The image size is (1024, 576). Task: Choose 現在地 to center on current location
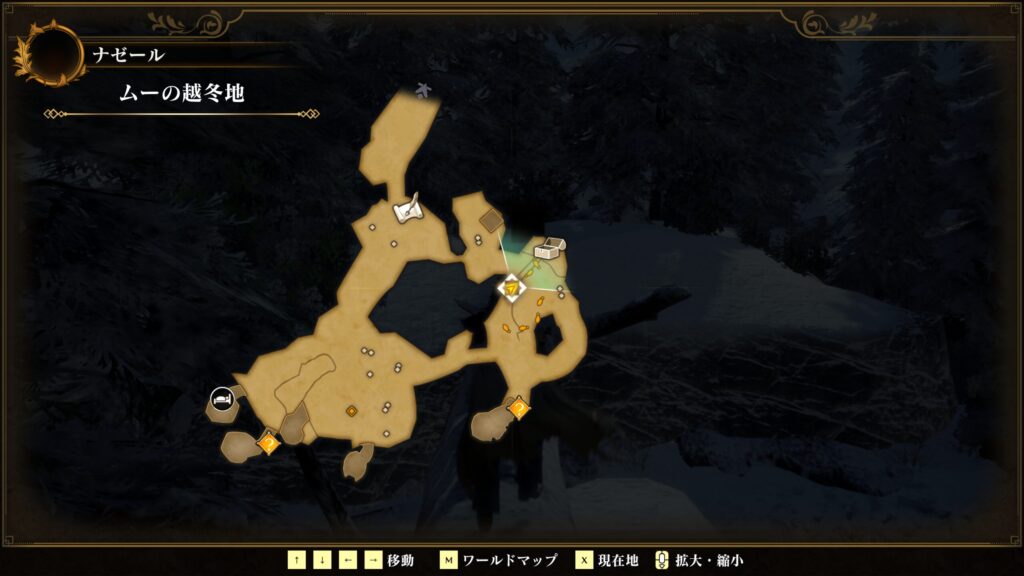tap(618, 560)
